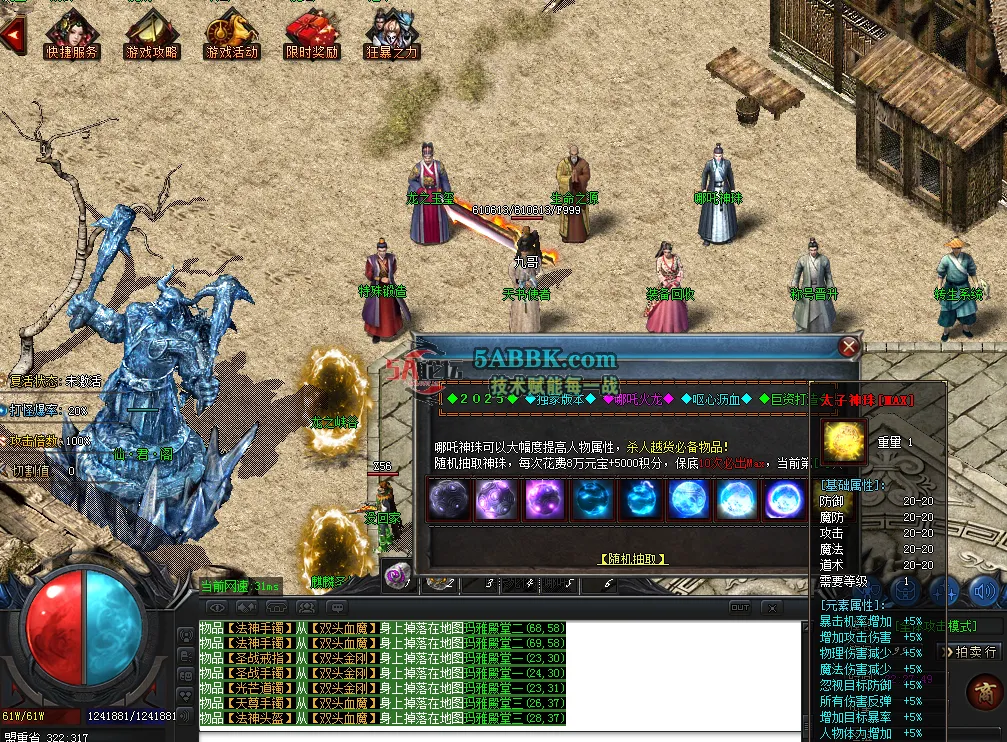Close the 哪吒神珠 dialog window
This screenshot has height=742, width=1007.
click(x=849, y=347)
